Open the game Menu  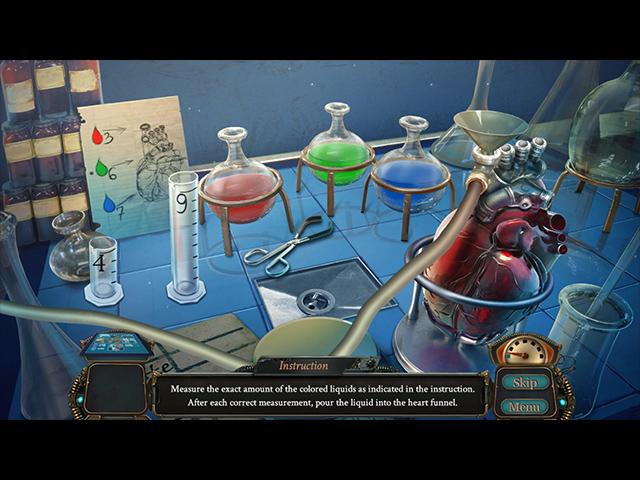click(525, 406)
